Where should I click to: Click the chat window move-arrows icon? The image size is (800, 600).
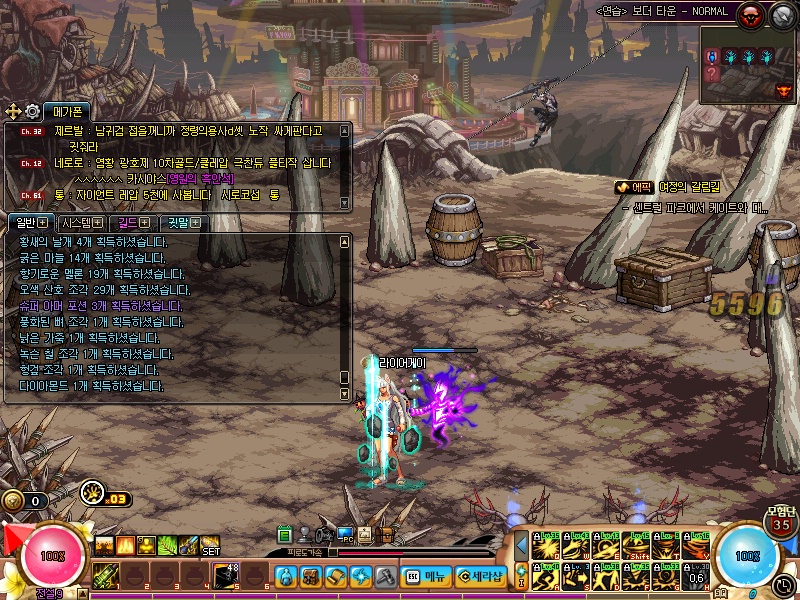[13, 111]
